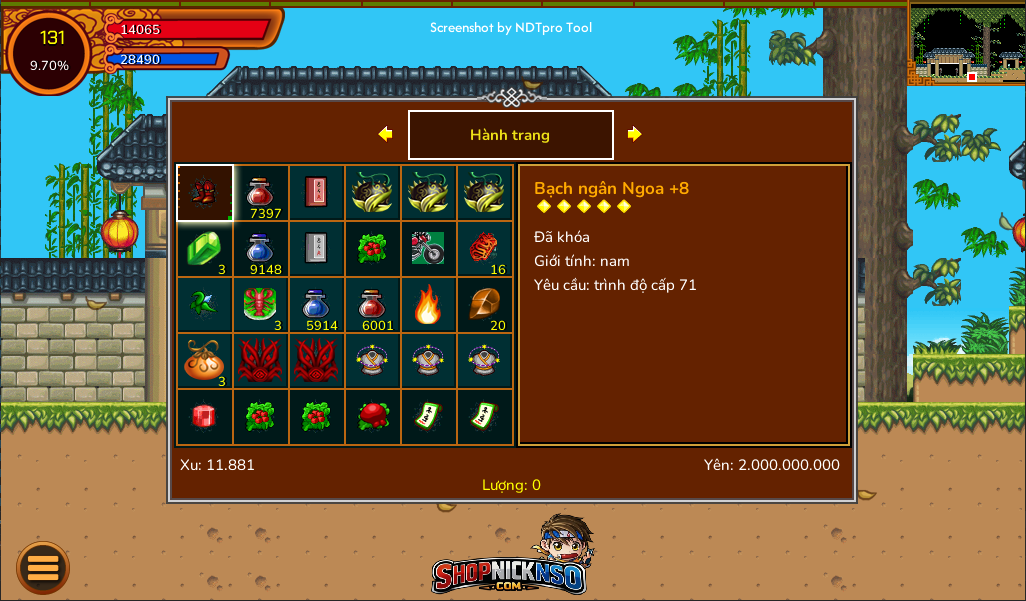
Task: Open the orange hamburger menu button
Action: (x=43, y=568)
